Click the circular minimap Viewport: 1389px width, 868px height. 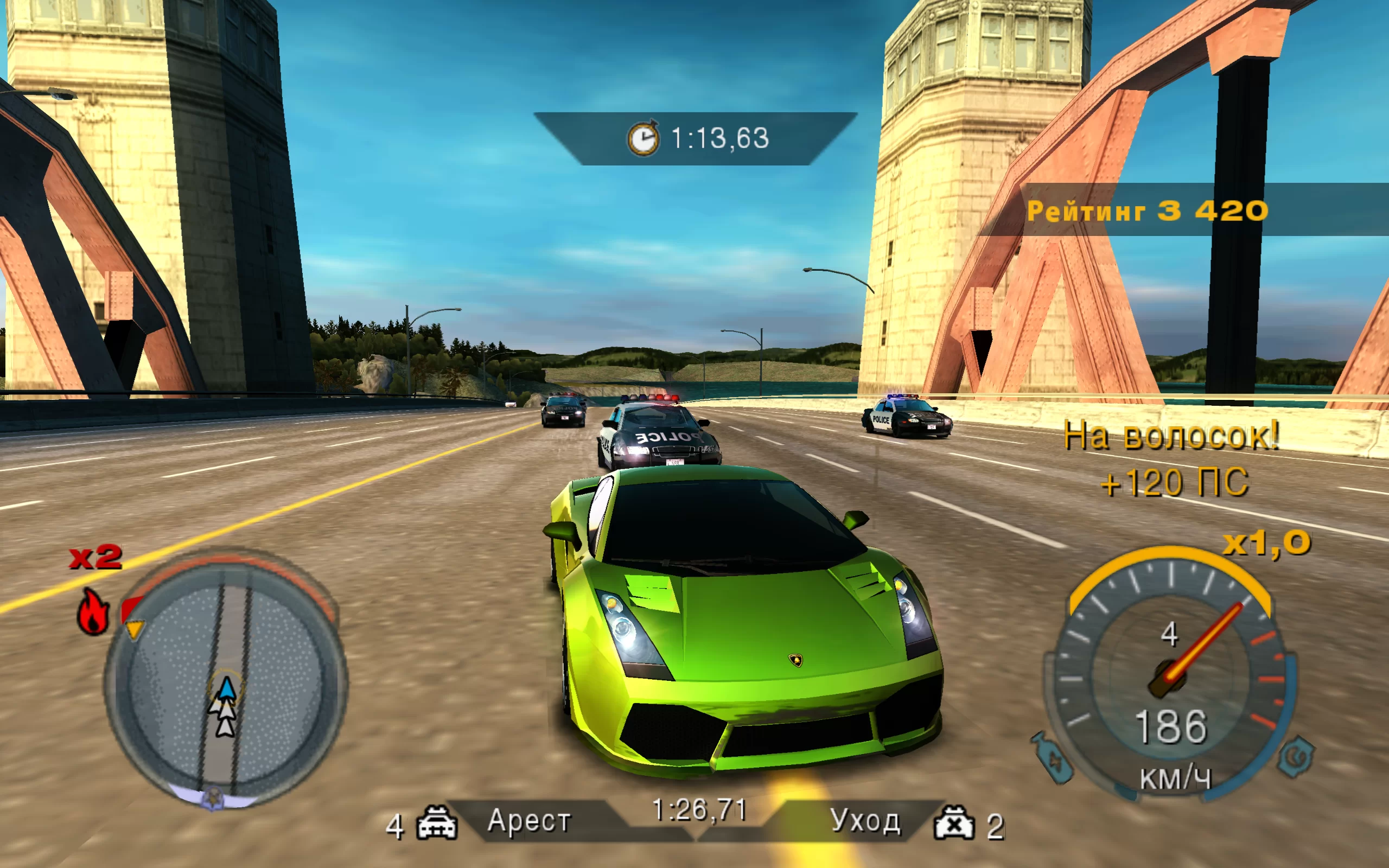225,680
